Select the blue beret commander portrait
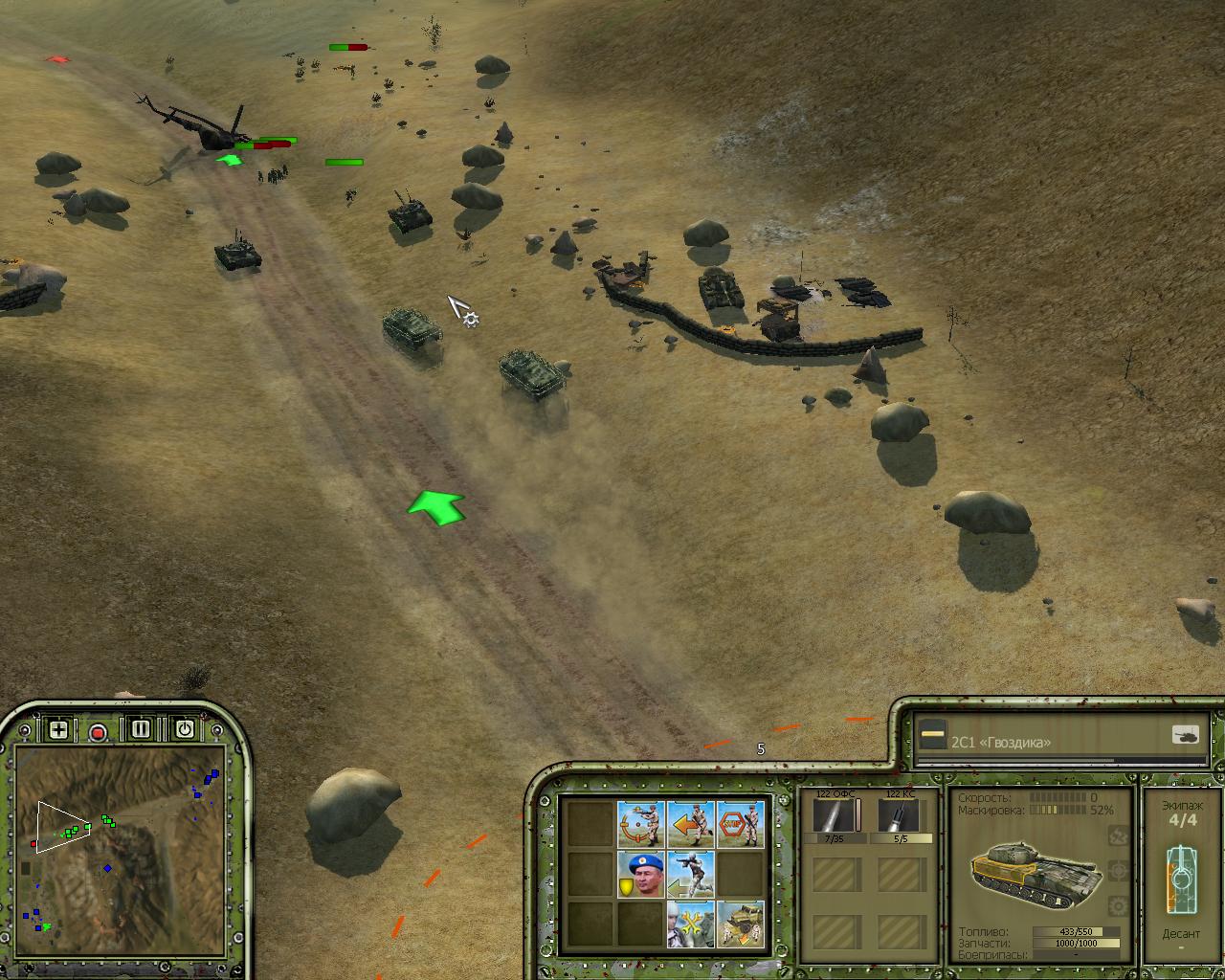1225x980 pixels. (x=640, y=874)
